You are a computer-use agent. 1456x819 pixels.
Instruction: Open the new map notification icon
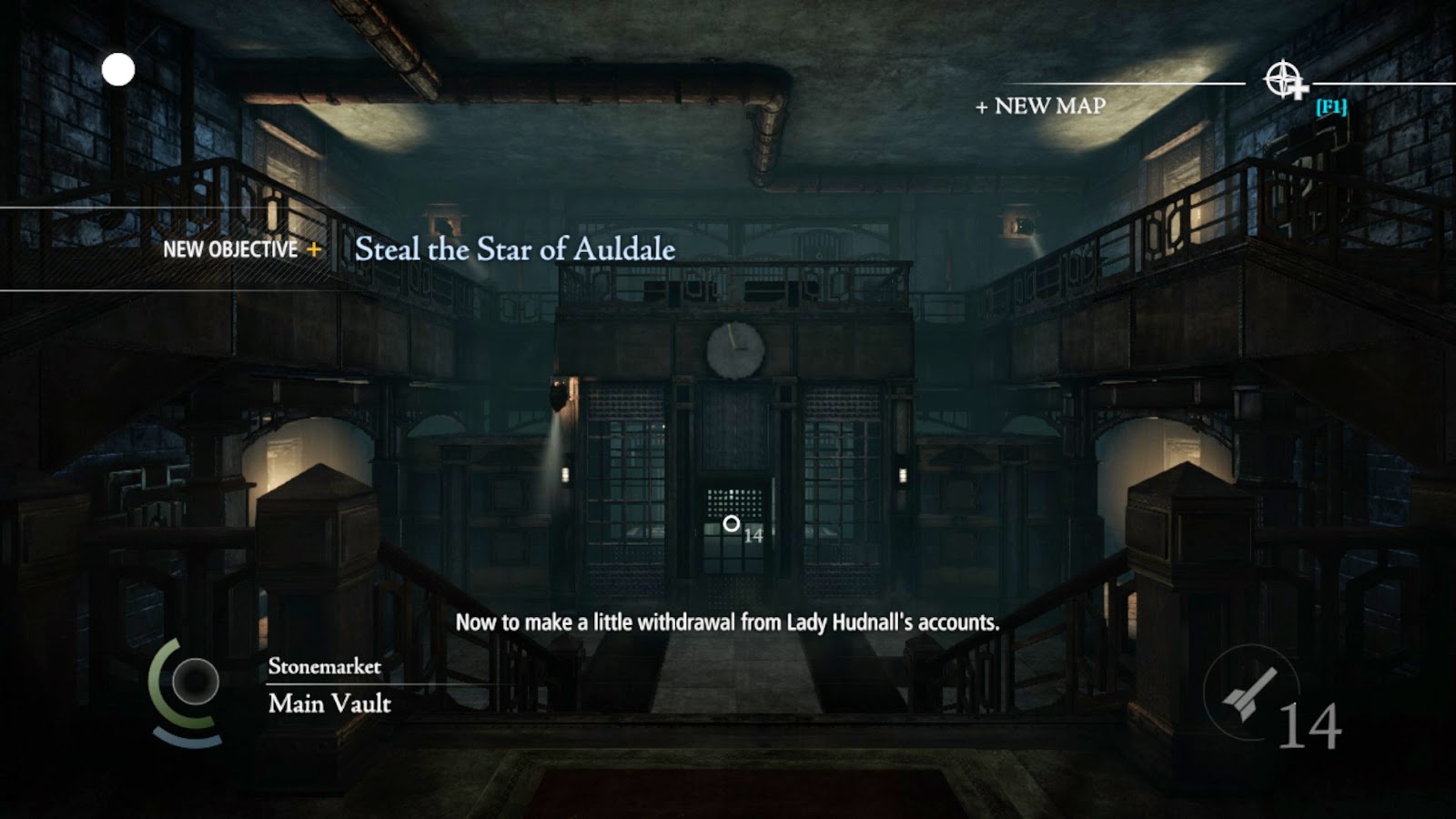pyautogui.click(x=1284, y=80)
